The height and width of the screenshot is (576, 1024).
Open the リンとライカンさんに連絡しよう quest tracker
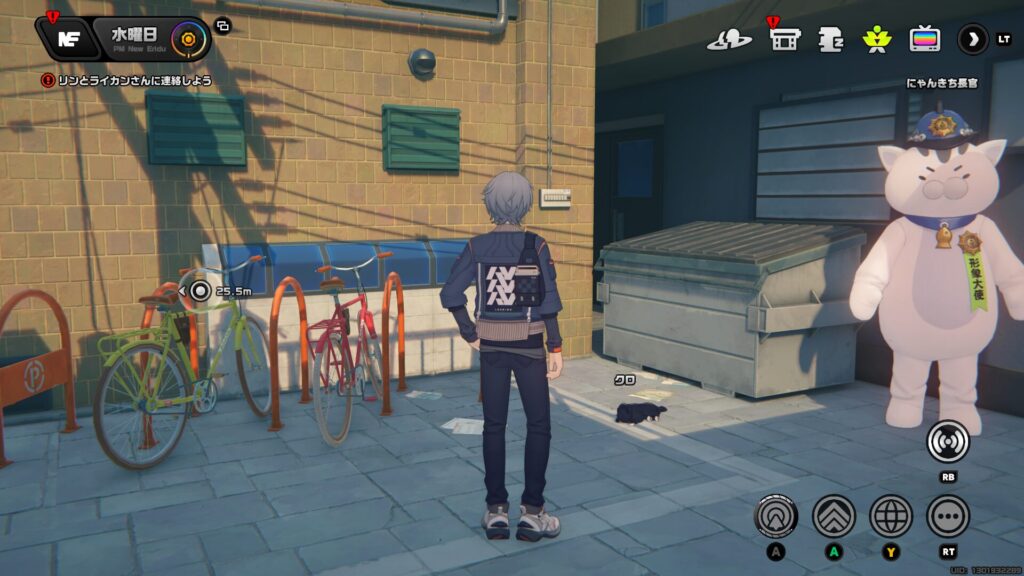pyautogui.click(x=126, y=80)
